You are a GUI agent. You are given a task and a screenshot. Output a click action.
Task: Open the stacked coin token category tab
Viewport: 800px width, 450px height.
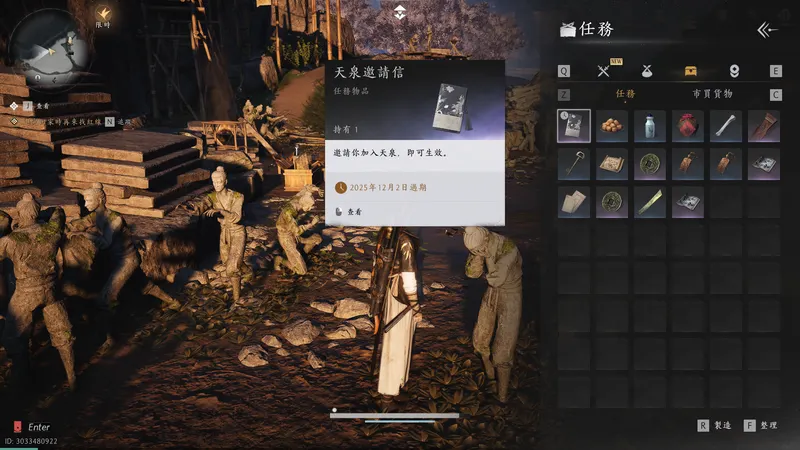click(734, 71)
